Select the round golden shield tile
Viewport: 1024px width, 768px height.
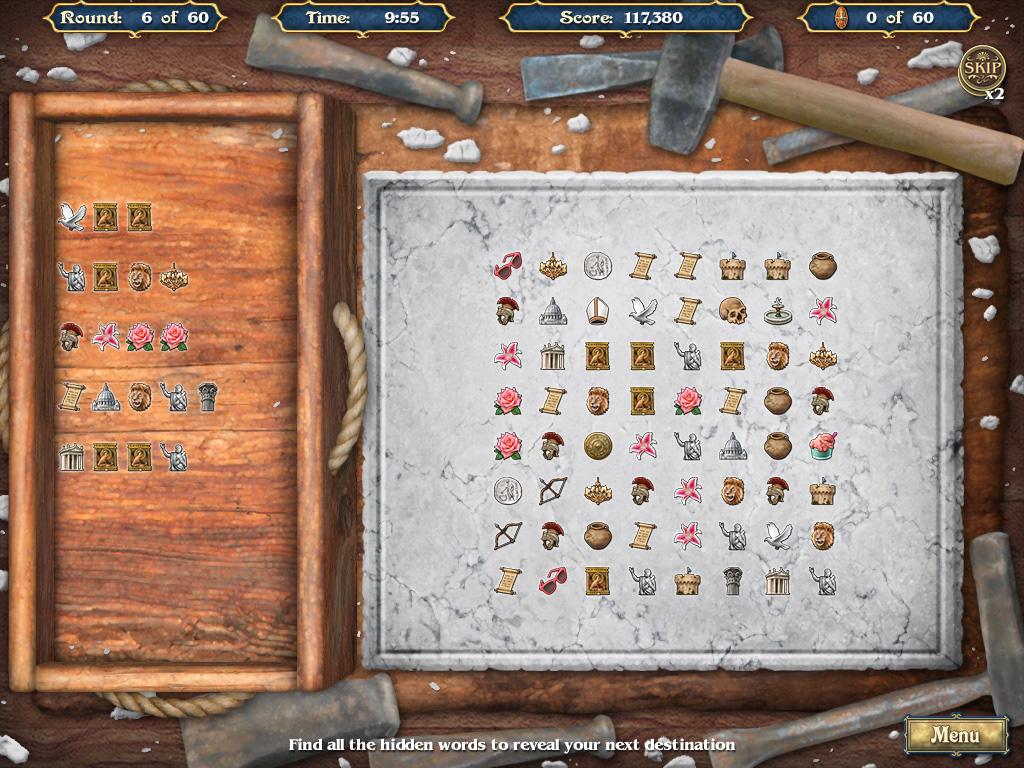pos(598,446)
